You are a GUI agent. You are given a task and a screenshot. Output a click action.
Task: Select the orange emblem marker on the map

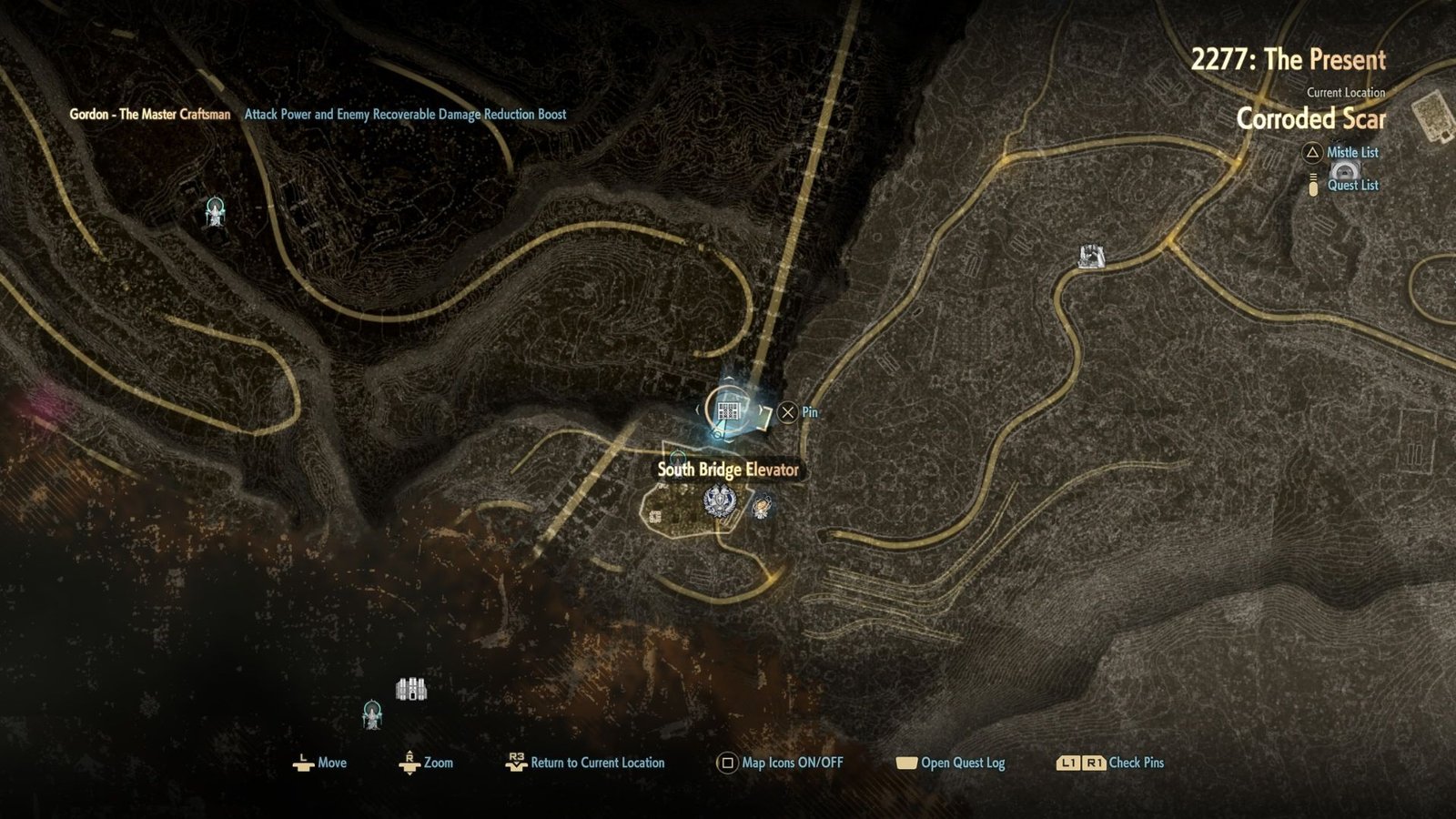tap(761, 507)
